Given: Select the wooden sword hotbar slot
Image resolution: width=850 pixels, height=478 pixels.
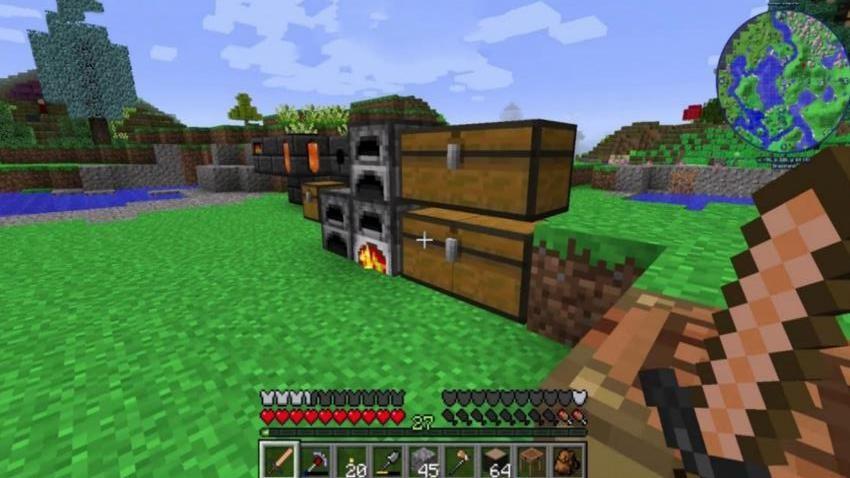Looking at the screenshot, I should (279, 461).
